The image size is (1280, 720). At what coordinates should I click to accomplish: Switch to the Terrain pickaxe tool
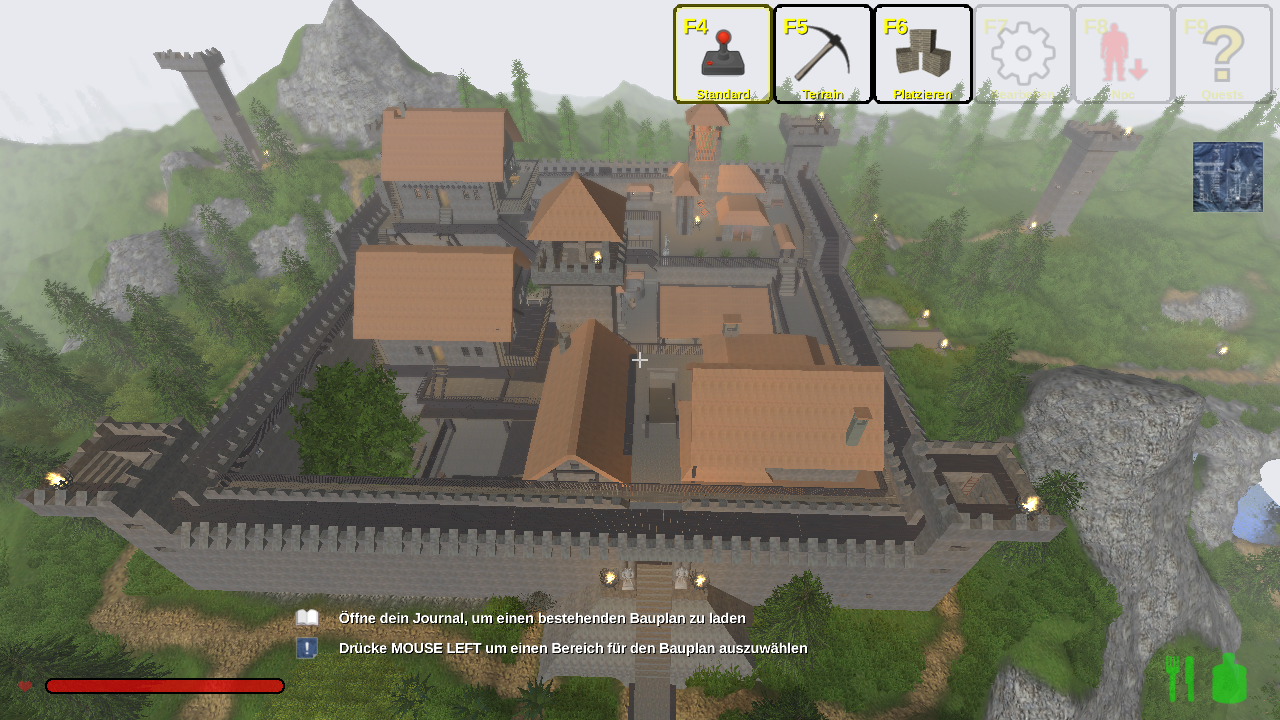coord(823,54)
